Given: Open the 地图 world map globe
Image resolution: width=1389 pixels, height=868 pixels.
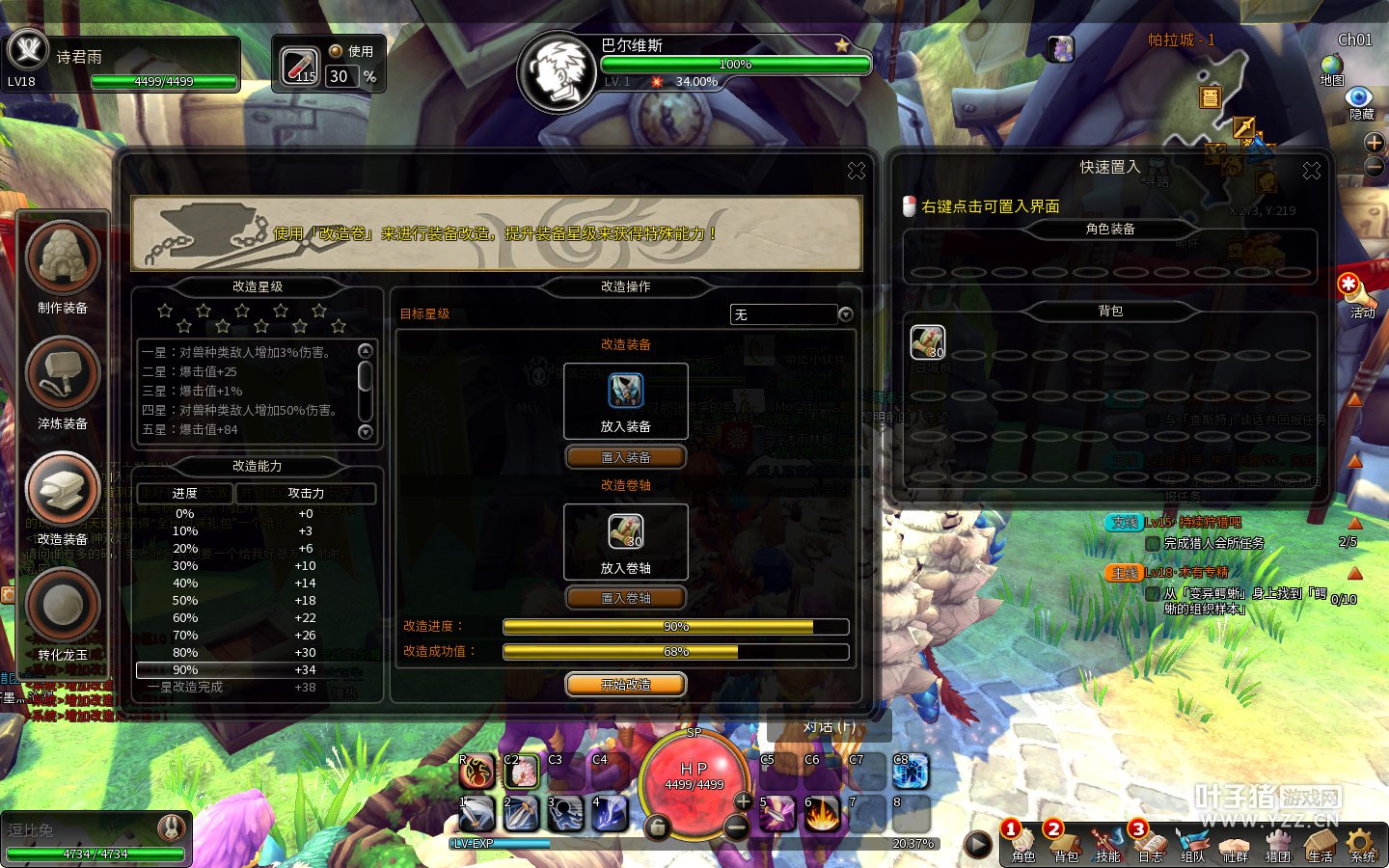Looking at the screenshot, I should (x=1332, y=65).
